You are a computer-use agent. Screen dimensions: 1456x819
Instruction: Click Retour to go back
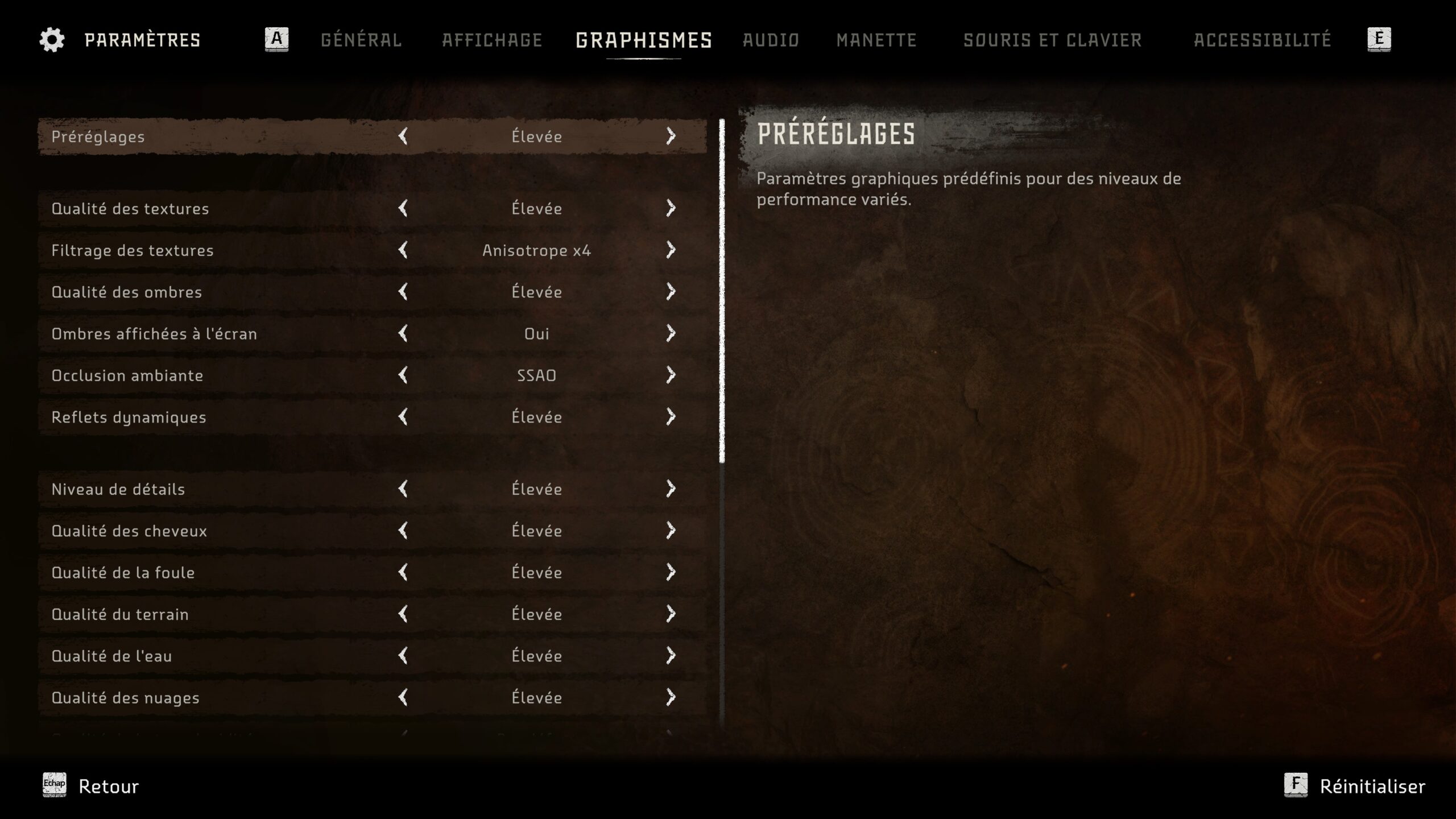108,786
